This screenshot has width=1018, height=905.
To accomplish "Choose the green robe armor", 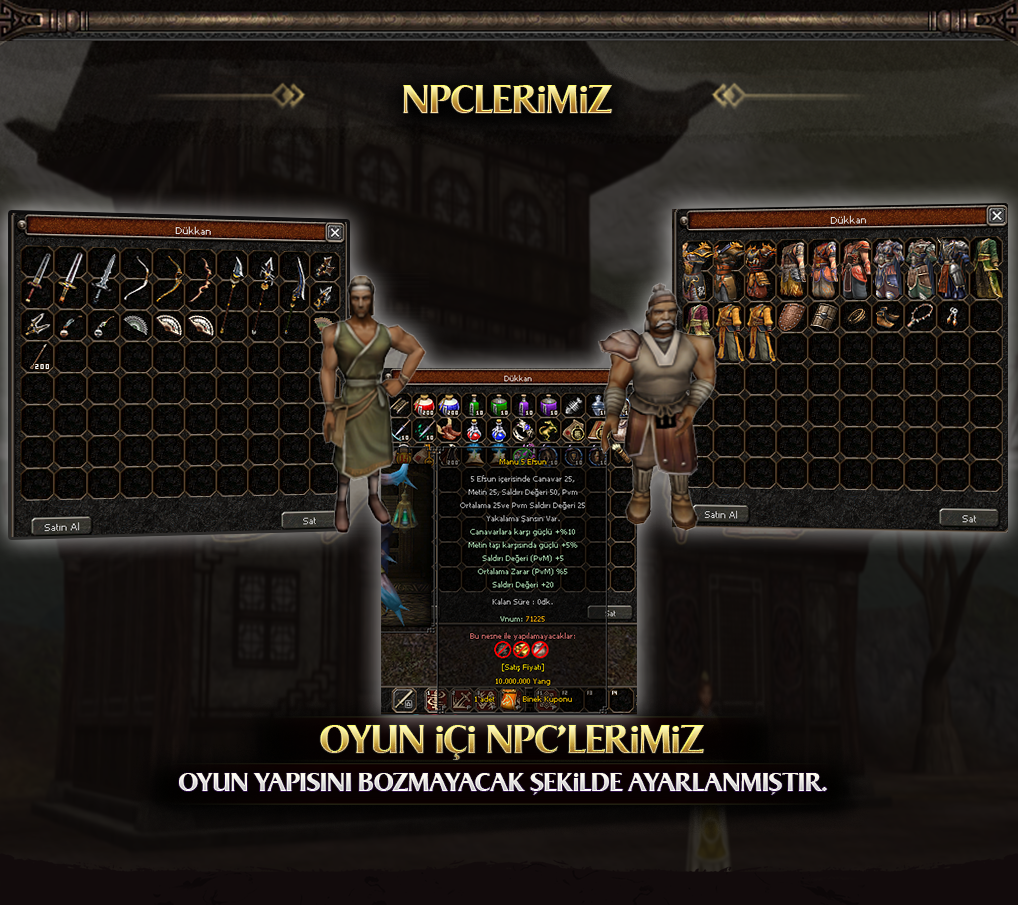I will click(x=987, y=268).
